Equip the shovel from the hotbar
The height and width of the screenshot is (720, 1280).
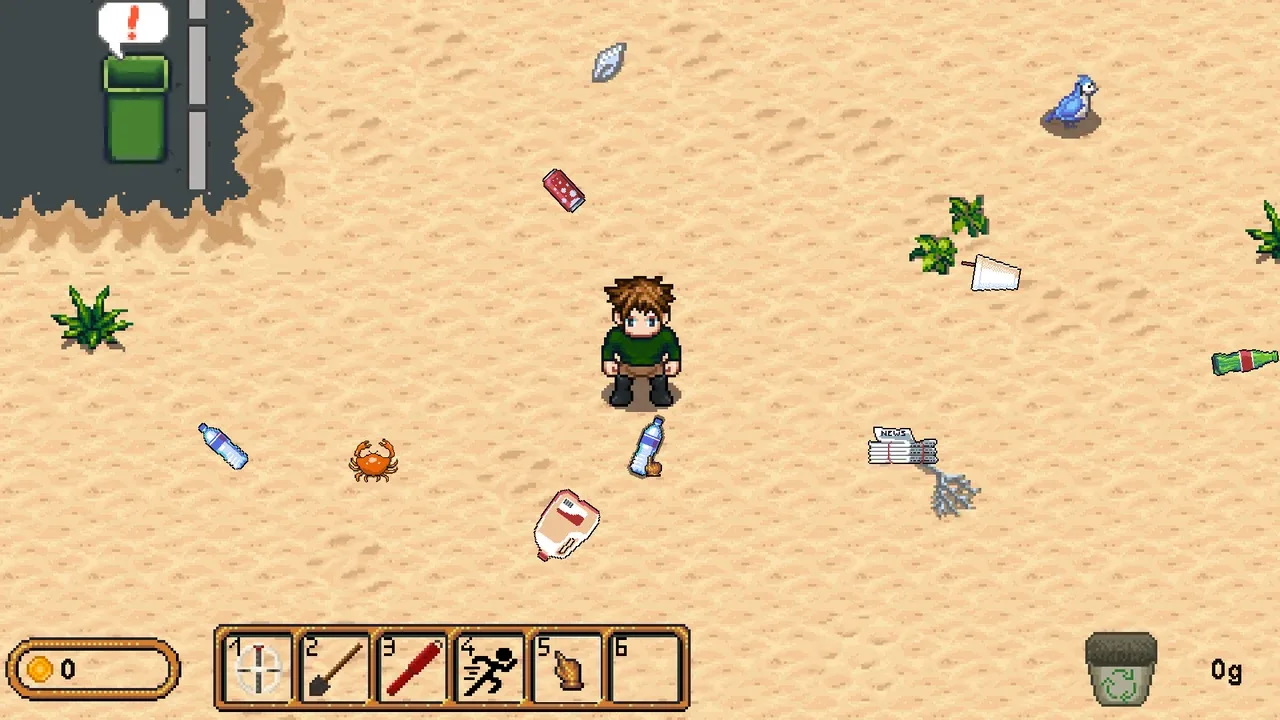[x=335, y=667]
